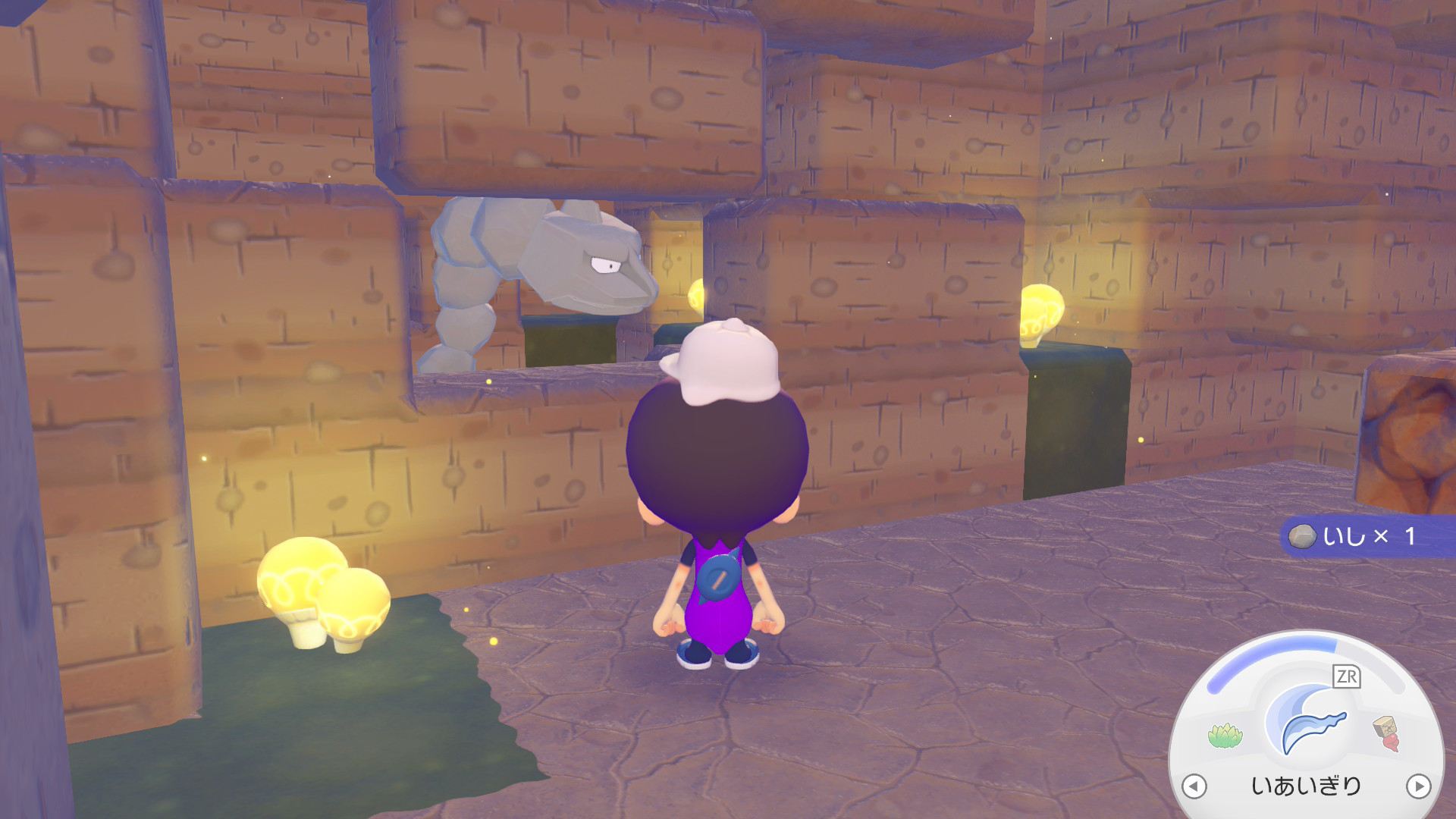Select the green leafy grass move
The image size is (1456, 819).
1223,735
